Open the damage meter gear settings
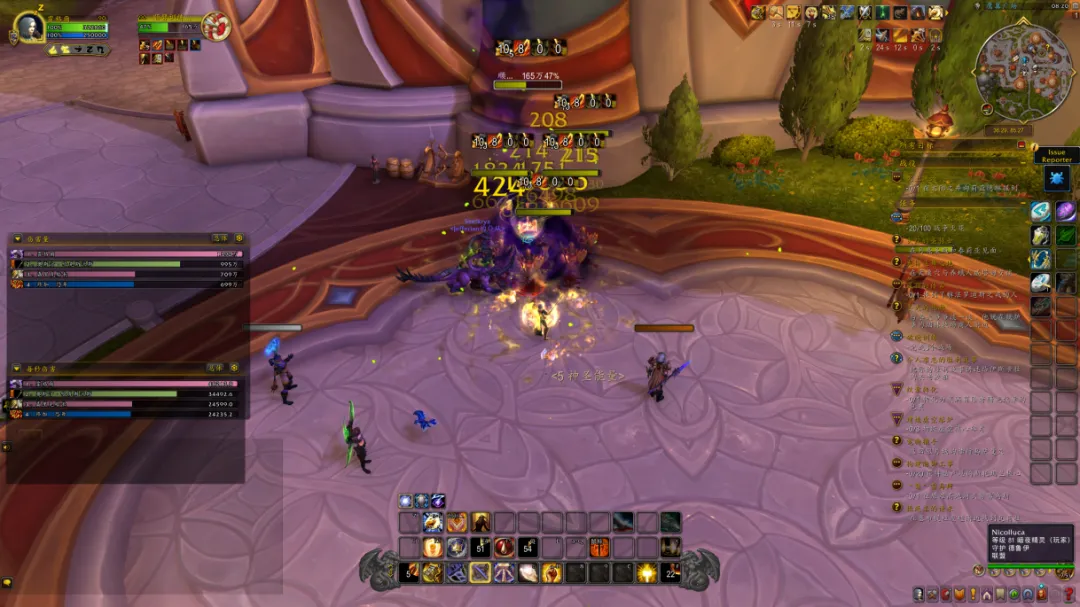This screenshot has height=607, width=1080. (238, 238)
